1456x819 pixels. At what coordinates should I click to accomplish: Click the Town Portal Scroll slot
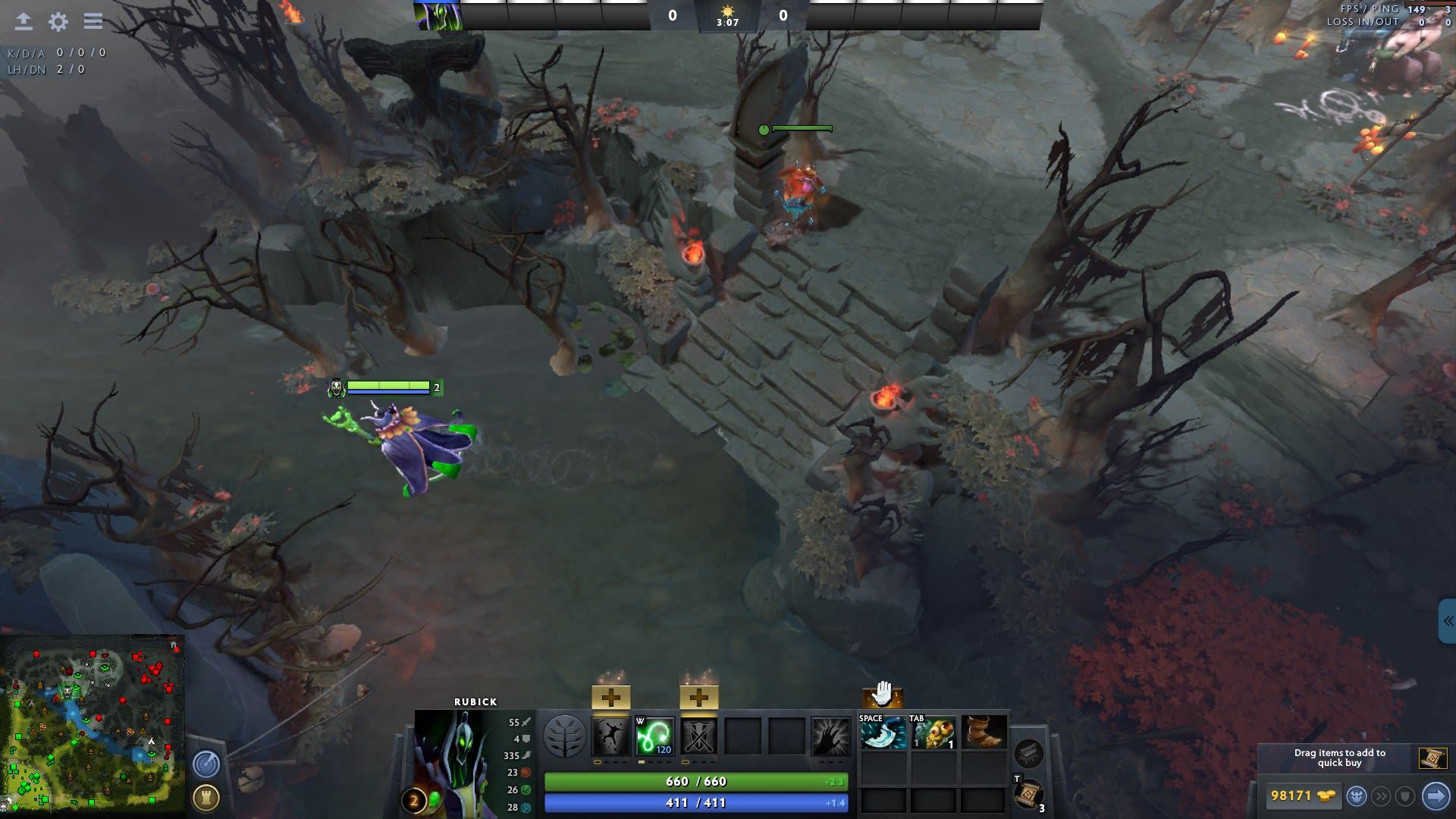point(1030,795)
